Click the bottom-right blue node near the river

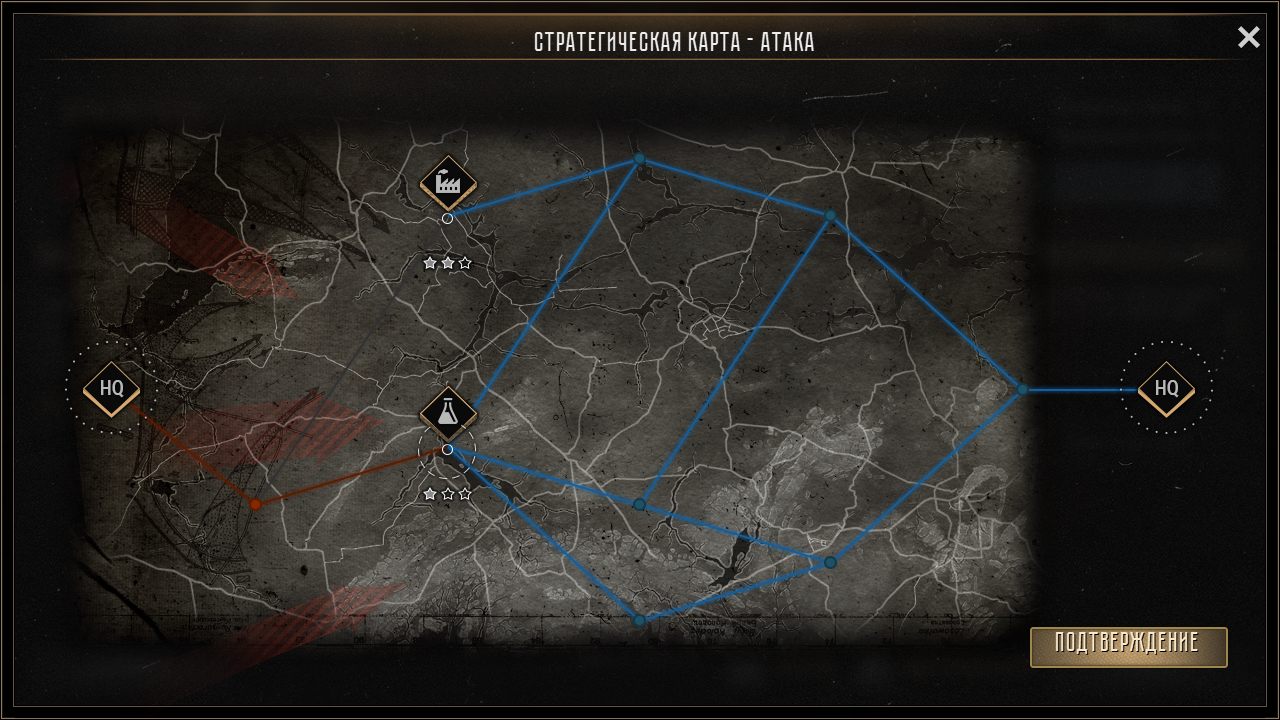point(828,560)
